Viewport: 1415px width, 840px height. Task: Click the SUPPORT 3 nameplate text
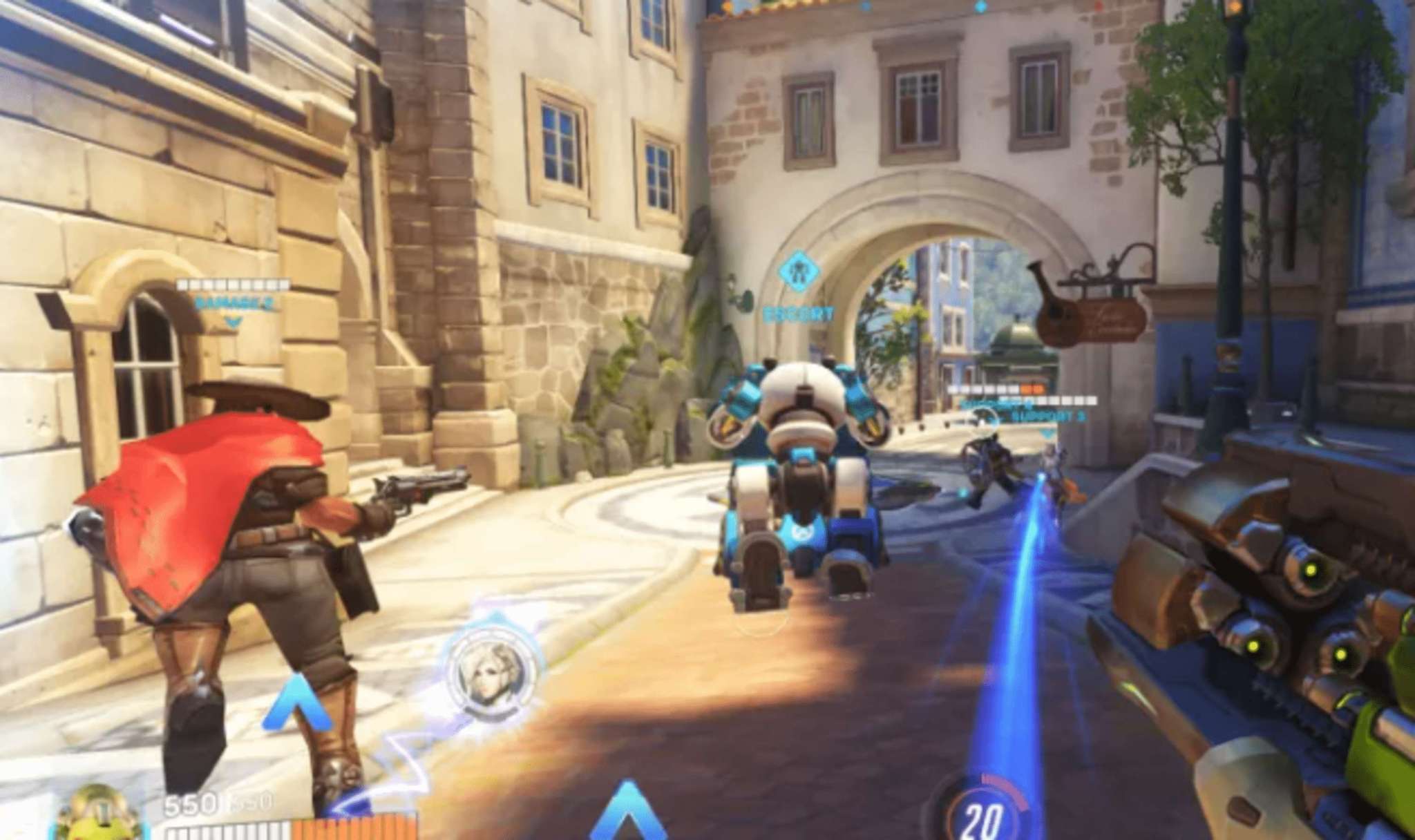1048,416
